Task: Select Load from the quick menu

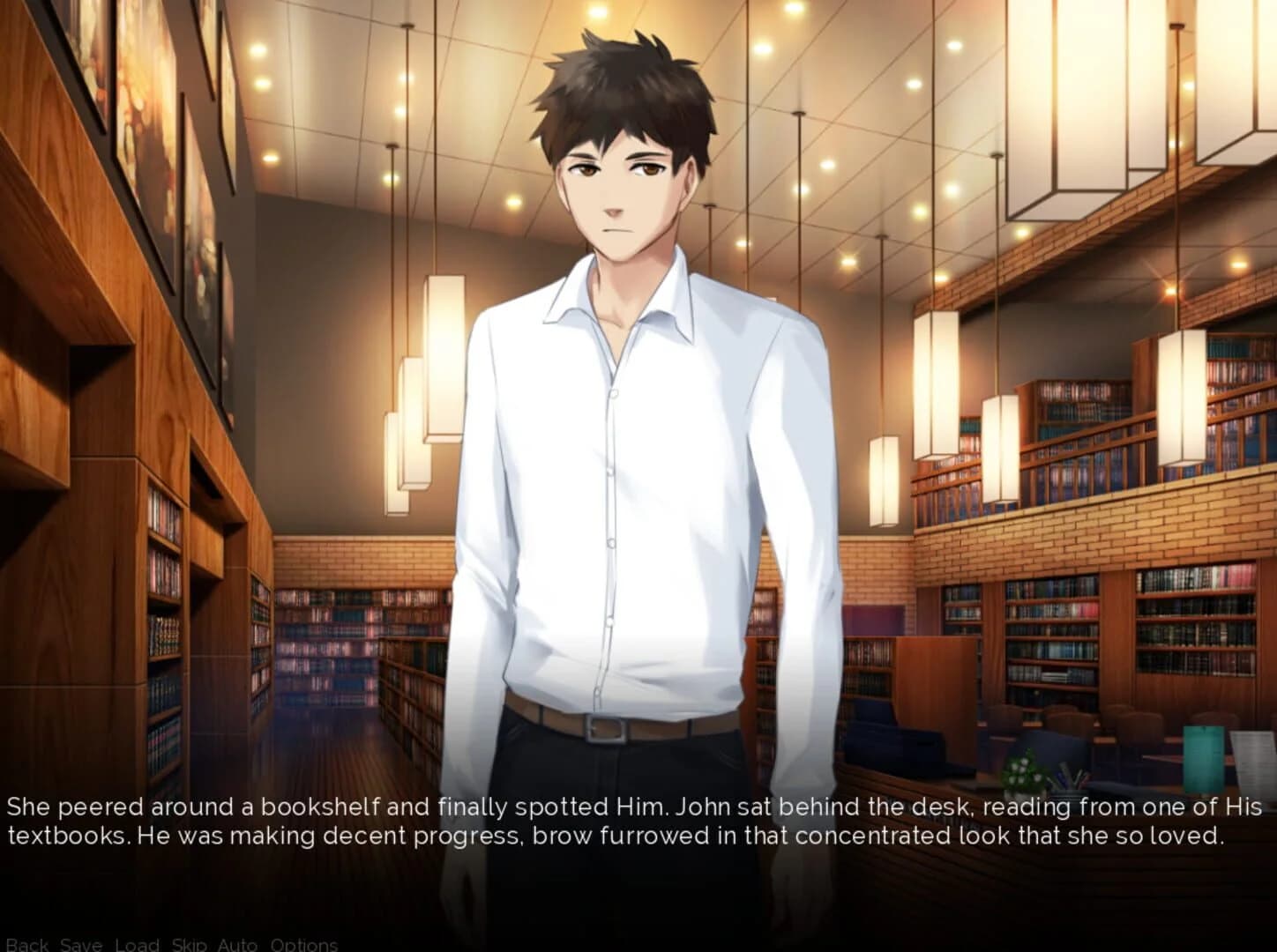Action: (x=136, y=944)
